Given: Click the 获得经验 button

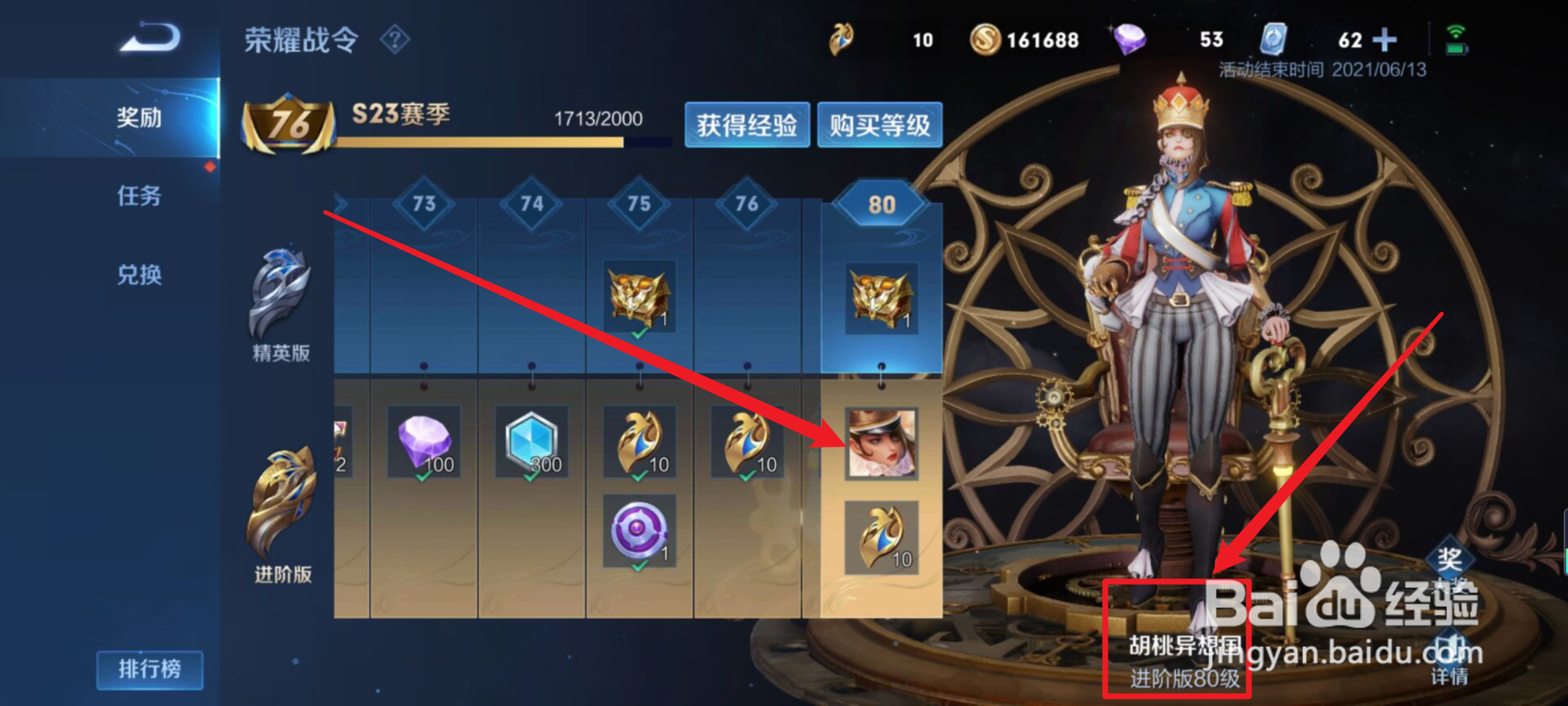Looking at the screenshot, I should click(x=747, y=126).
